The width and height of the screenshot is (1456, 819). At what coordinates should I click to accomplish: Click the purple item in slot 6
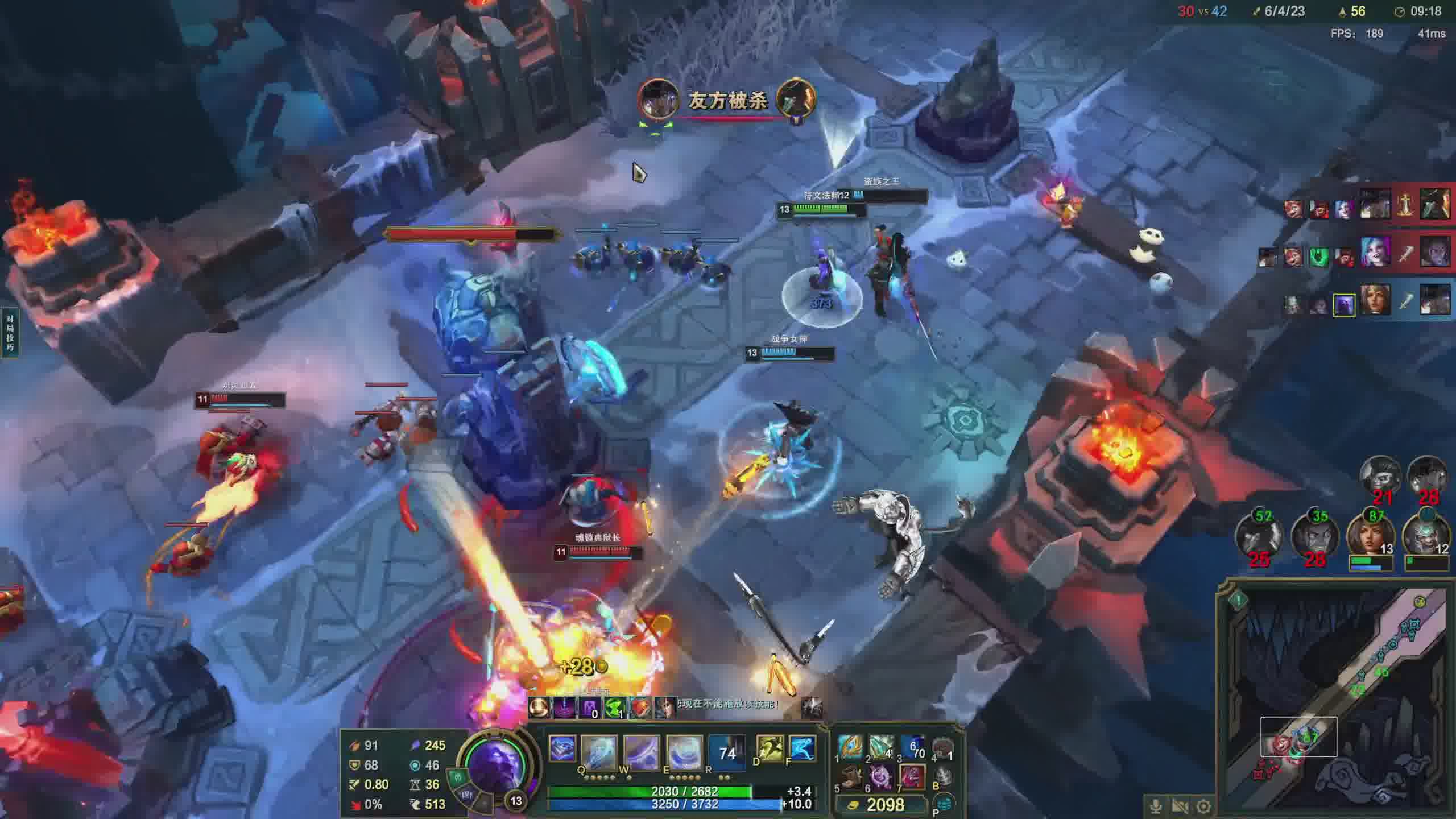pyautogui.click(x=881, y=777)
